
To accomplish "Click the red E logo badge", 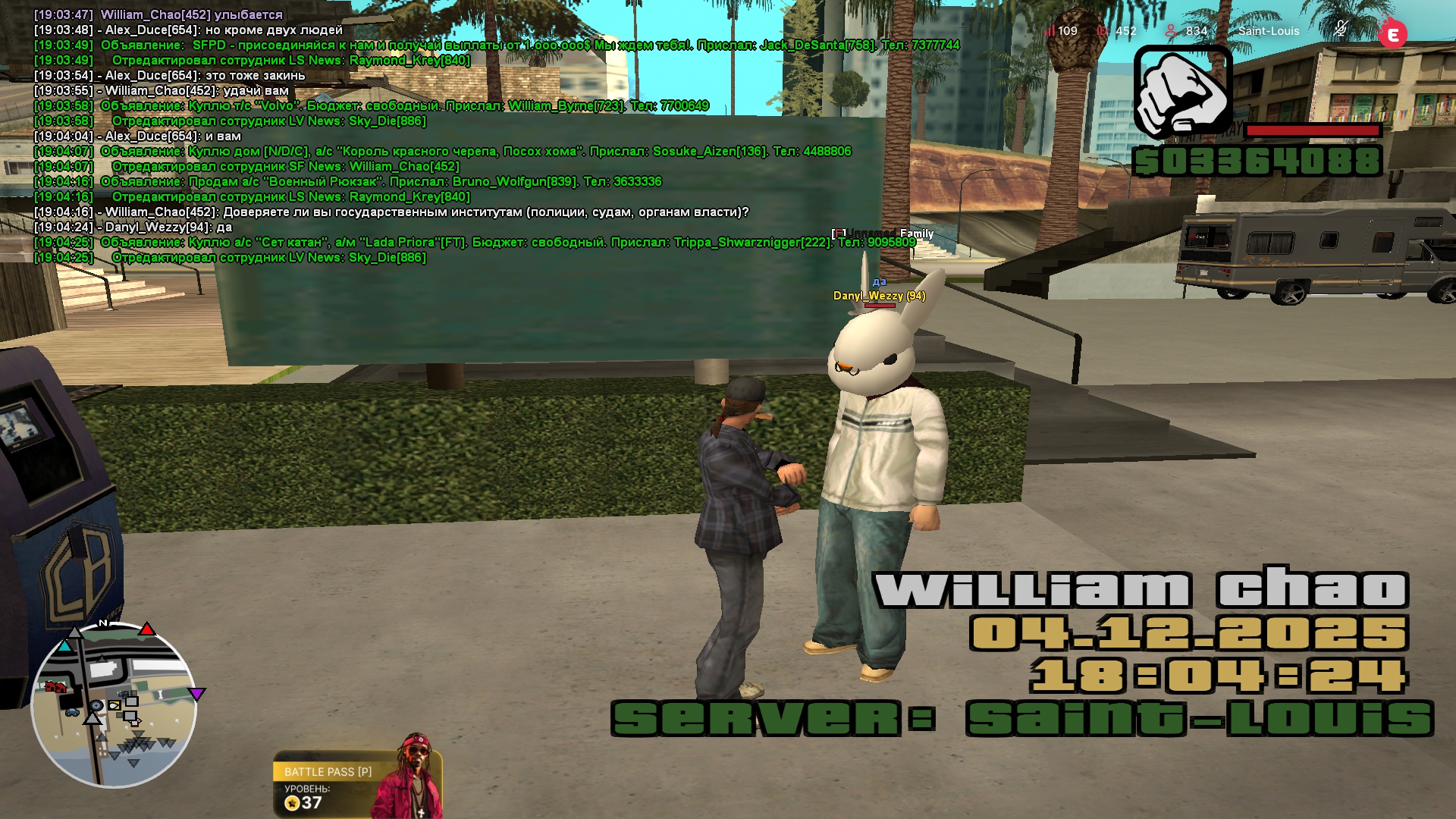I will [1392, 34].
